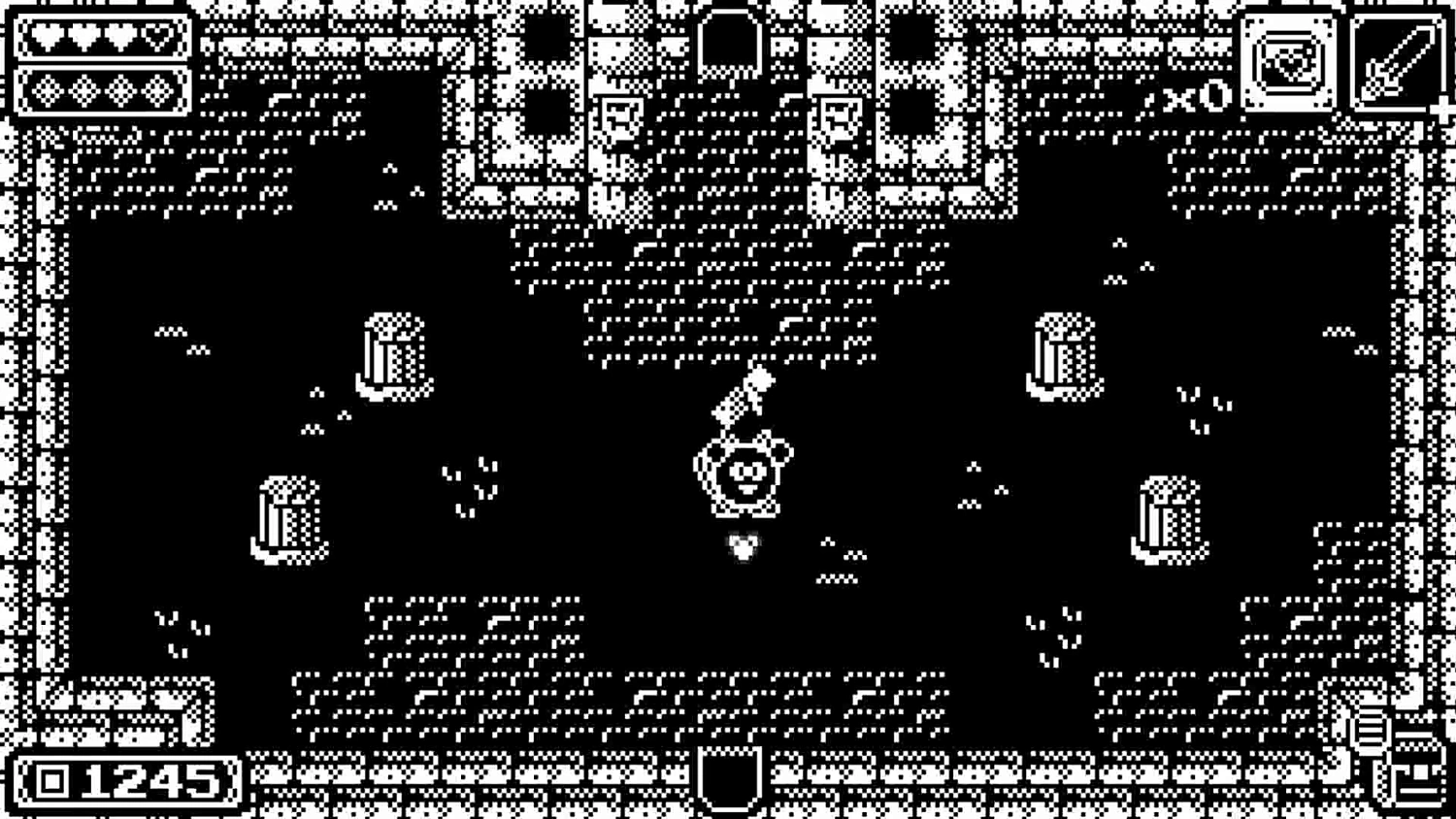Open the bottom-center doorway

[x=728, y=781]
